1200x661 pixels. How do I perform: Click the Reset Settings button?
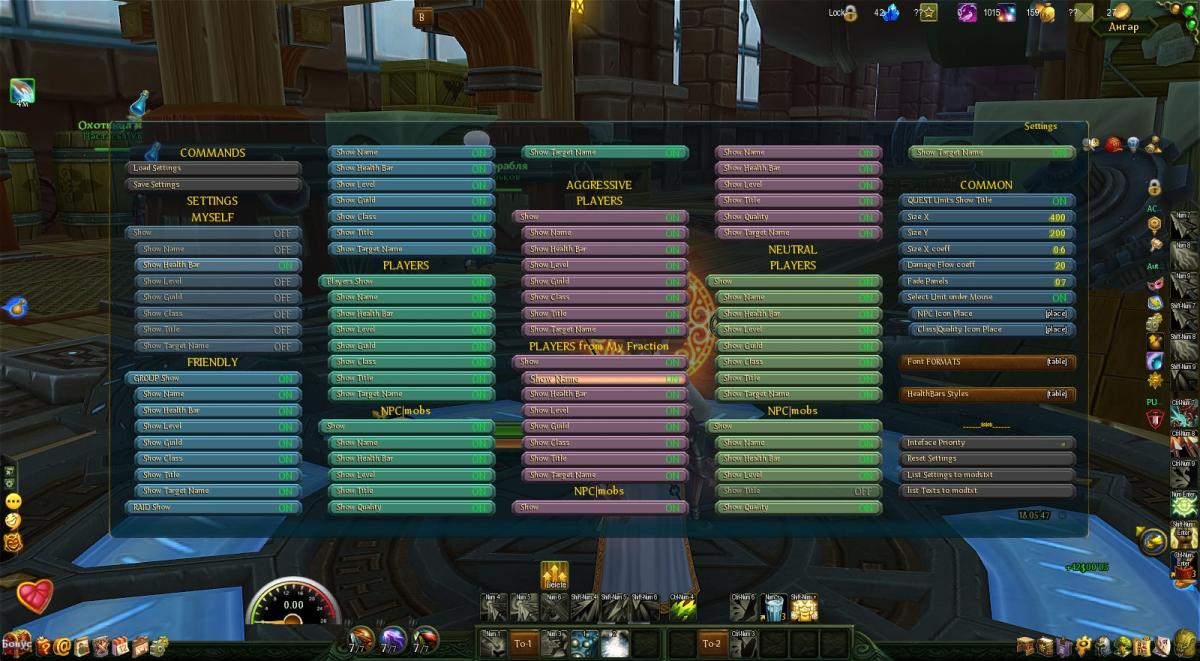(987, 459)
